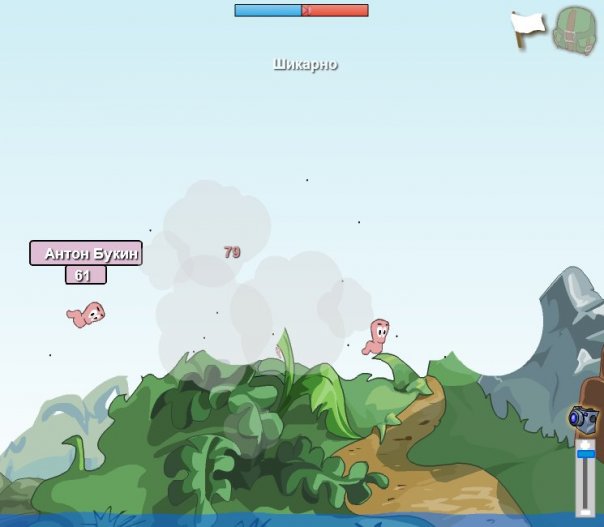Click the blue zoom slider handle
The height and width of the screenshot is (527, 604).
586,454
